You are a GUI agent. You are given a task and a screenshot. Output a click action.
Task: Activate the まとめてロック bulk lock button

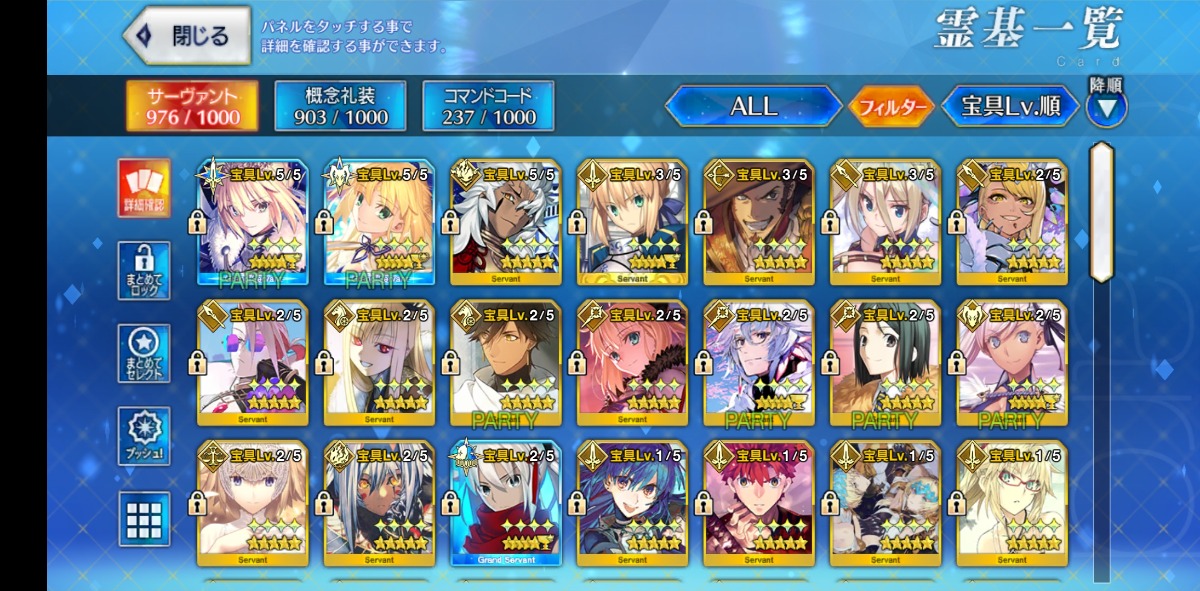pyautogui.click(x=144, y=270)
